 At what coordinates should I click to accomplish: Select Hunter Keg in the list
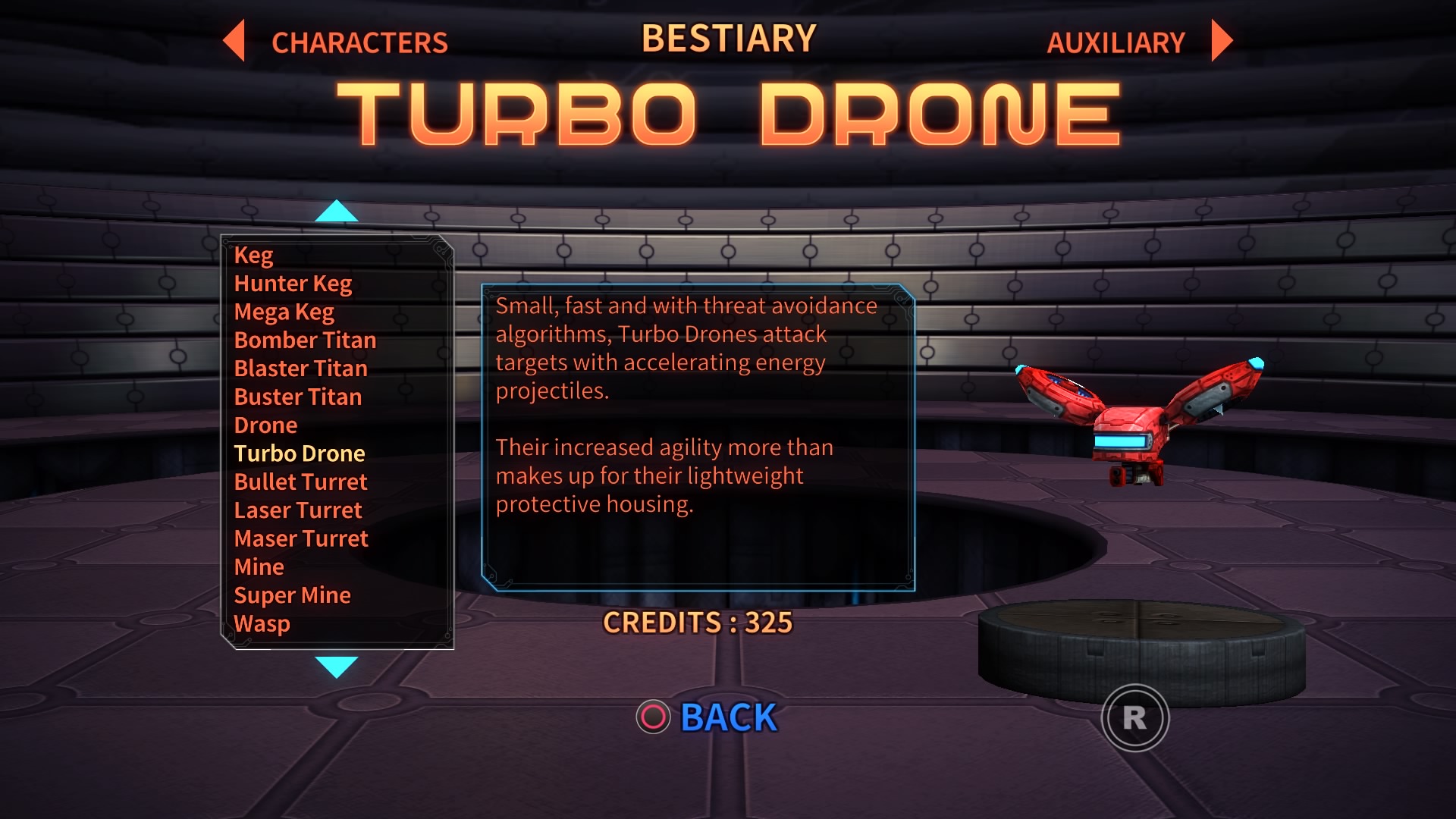pyautogui.click(x=293, y=283)
